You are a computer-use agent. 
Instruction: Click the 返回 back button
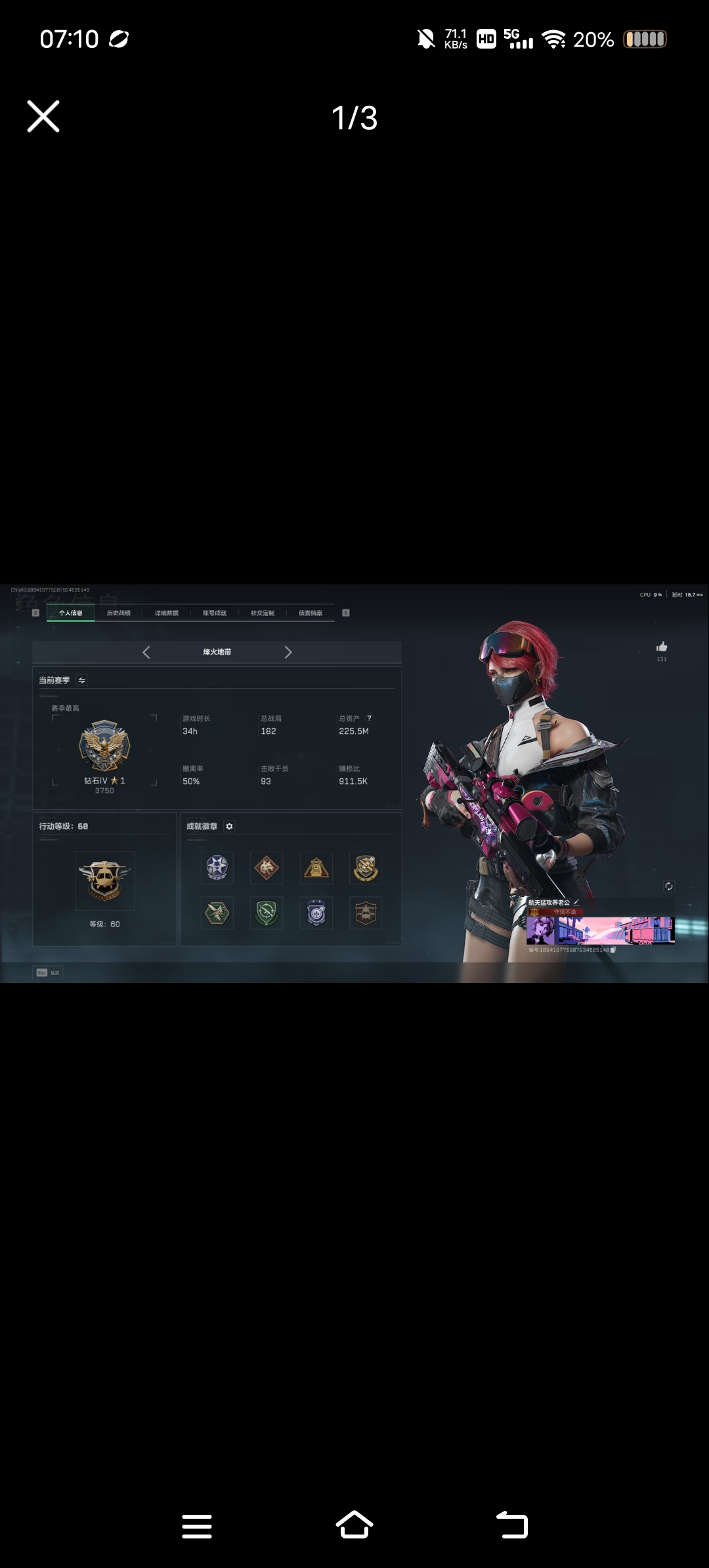(x=48, y=972)
